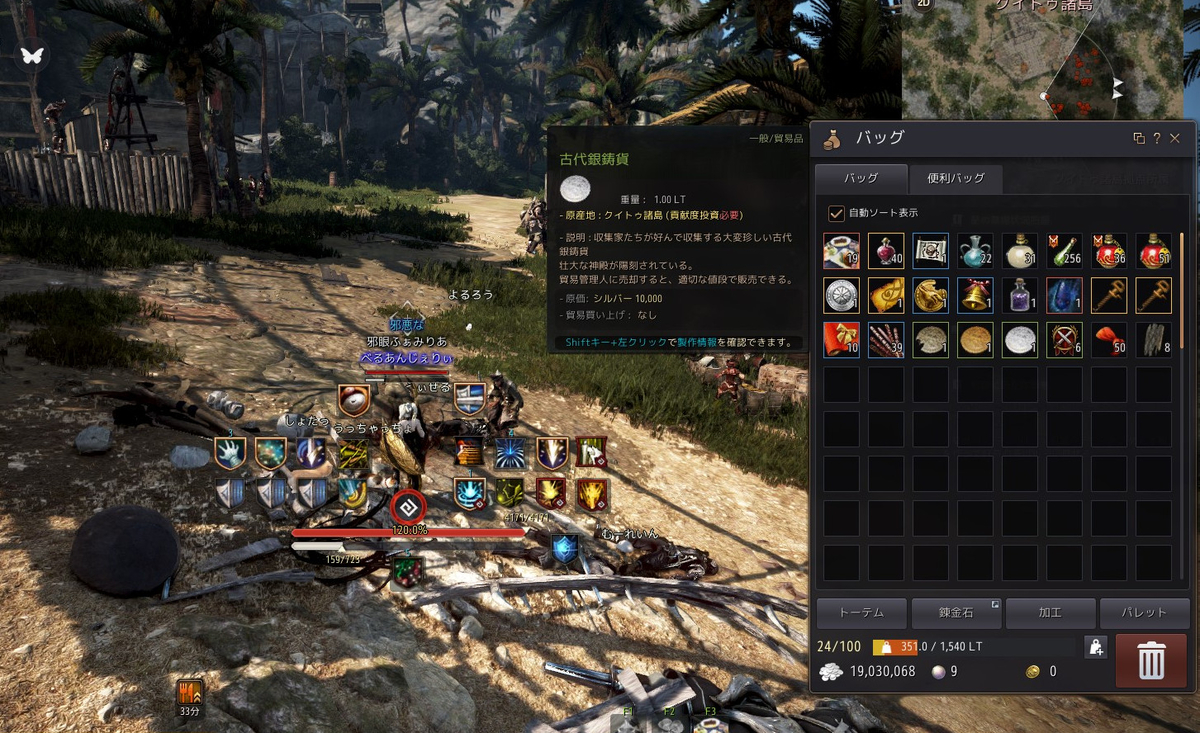This screenshot has height=733, width=1200.
Task: Select the crossed swords emblem item
Action: (x=1064, y=340)
